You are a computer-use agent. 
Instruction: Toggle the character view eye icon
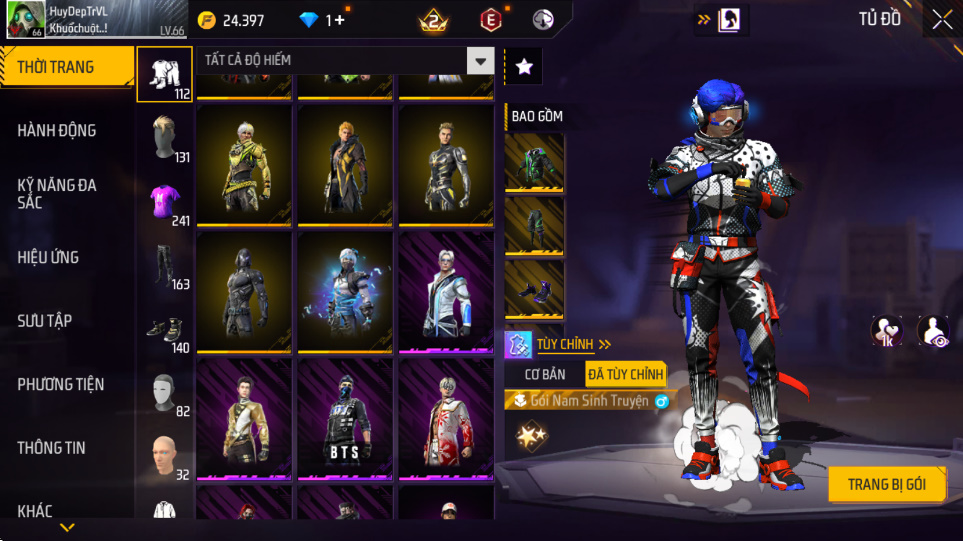point(934,331)
